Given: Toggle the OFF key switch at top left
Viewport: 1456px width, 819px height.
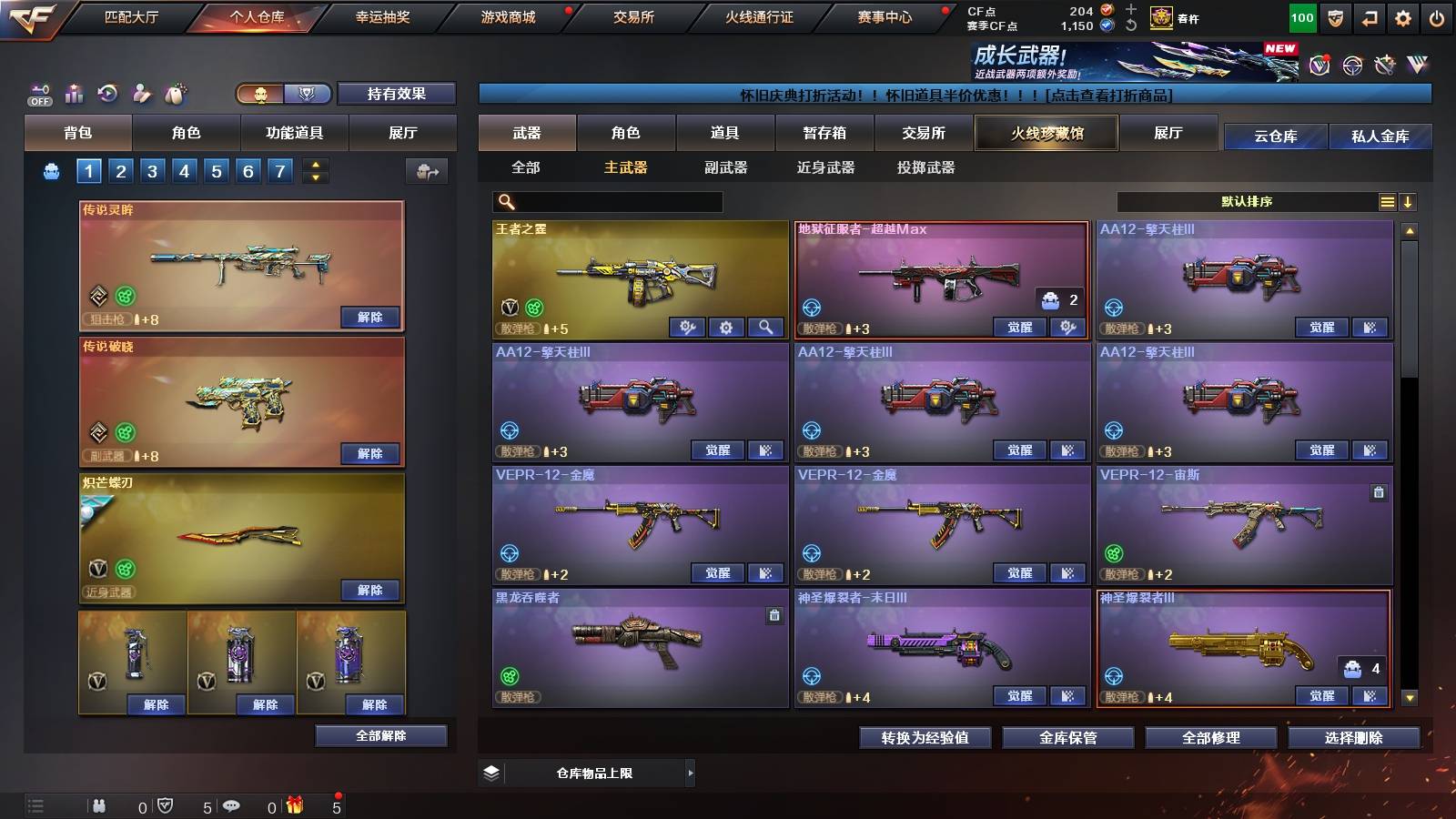Looking at the screenshot, I should tap(38, 92).
